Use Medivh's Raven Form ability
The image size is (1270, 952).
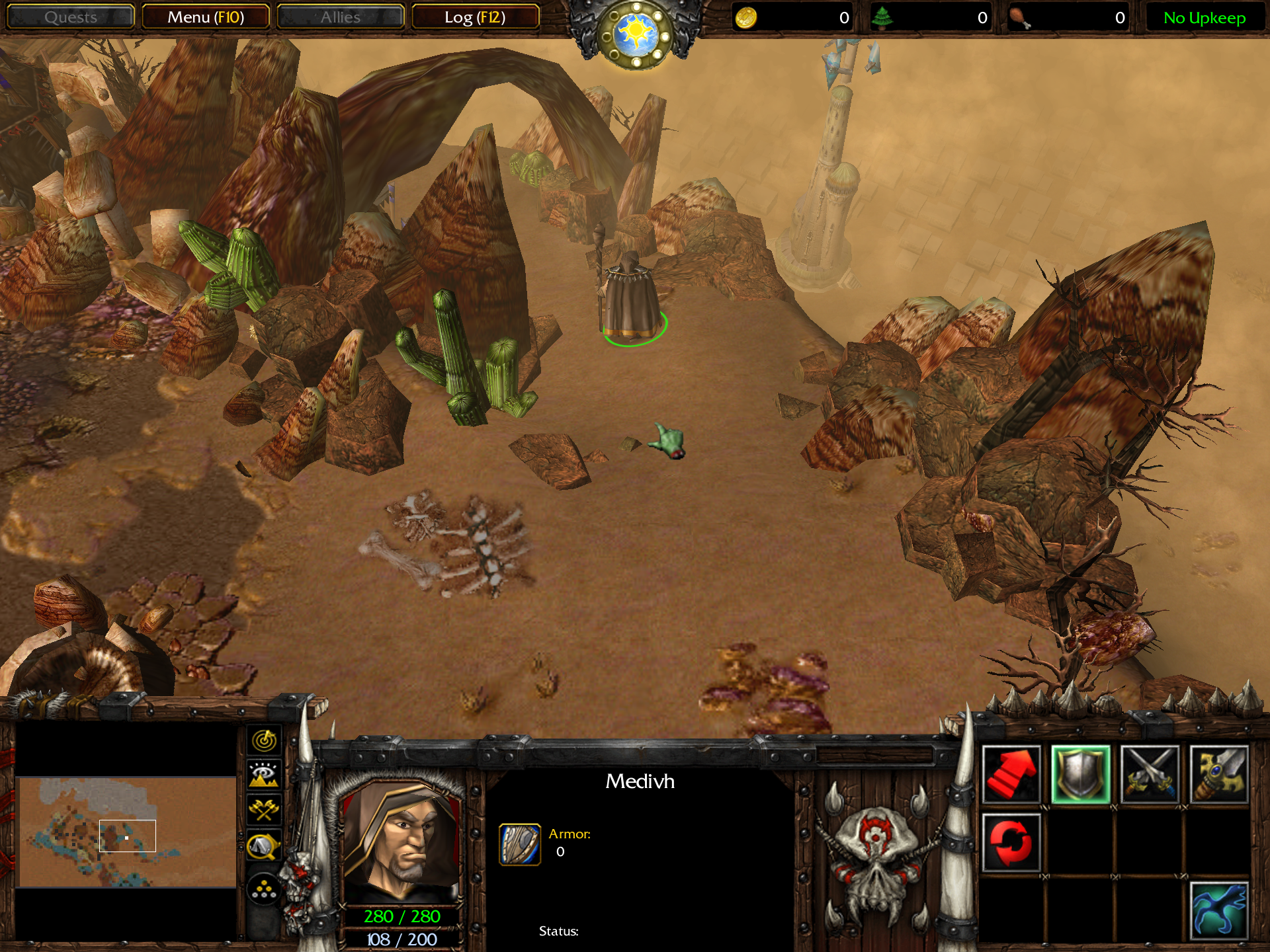(x=1219, y=911)
